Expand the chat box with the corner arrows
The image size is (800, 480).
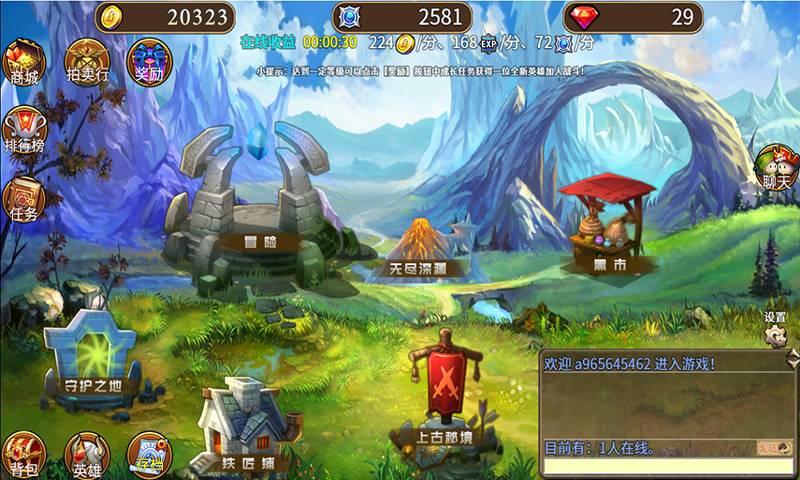coord(793,357)
